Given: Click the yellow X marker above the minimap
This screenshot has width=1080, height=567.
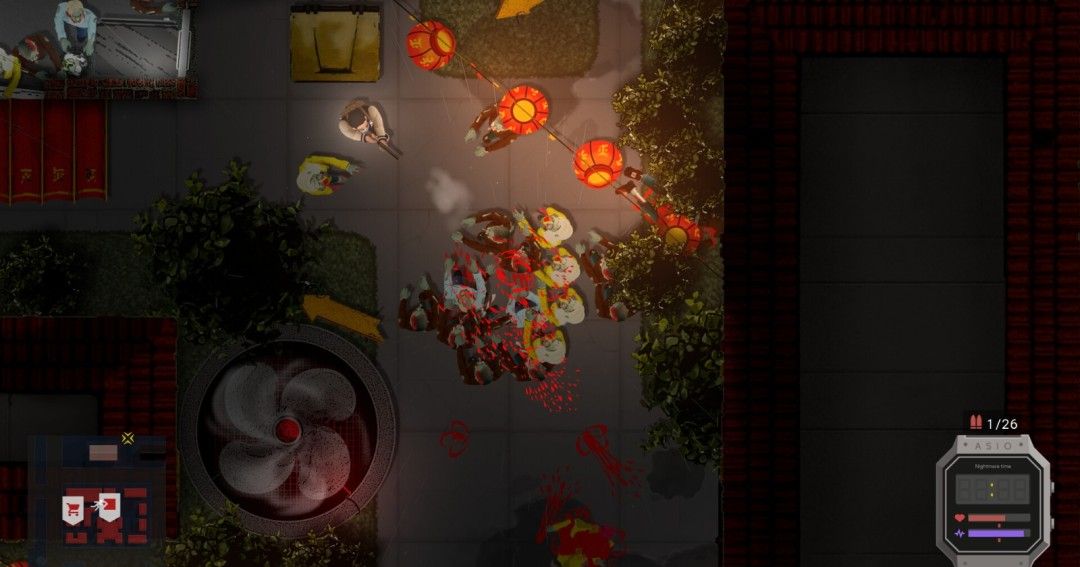Looking at the screenshot, I should click(x=128, y=437).
